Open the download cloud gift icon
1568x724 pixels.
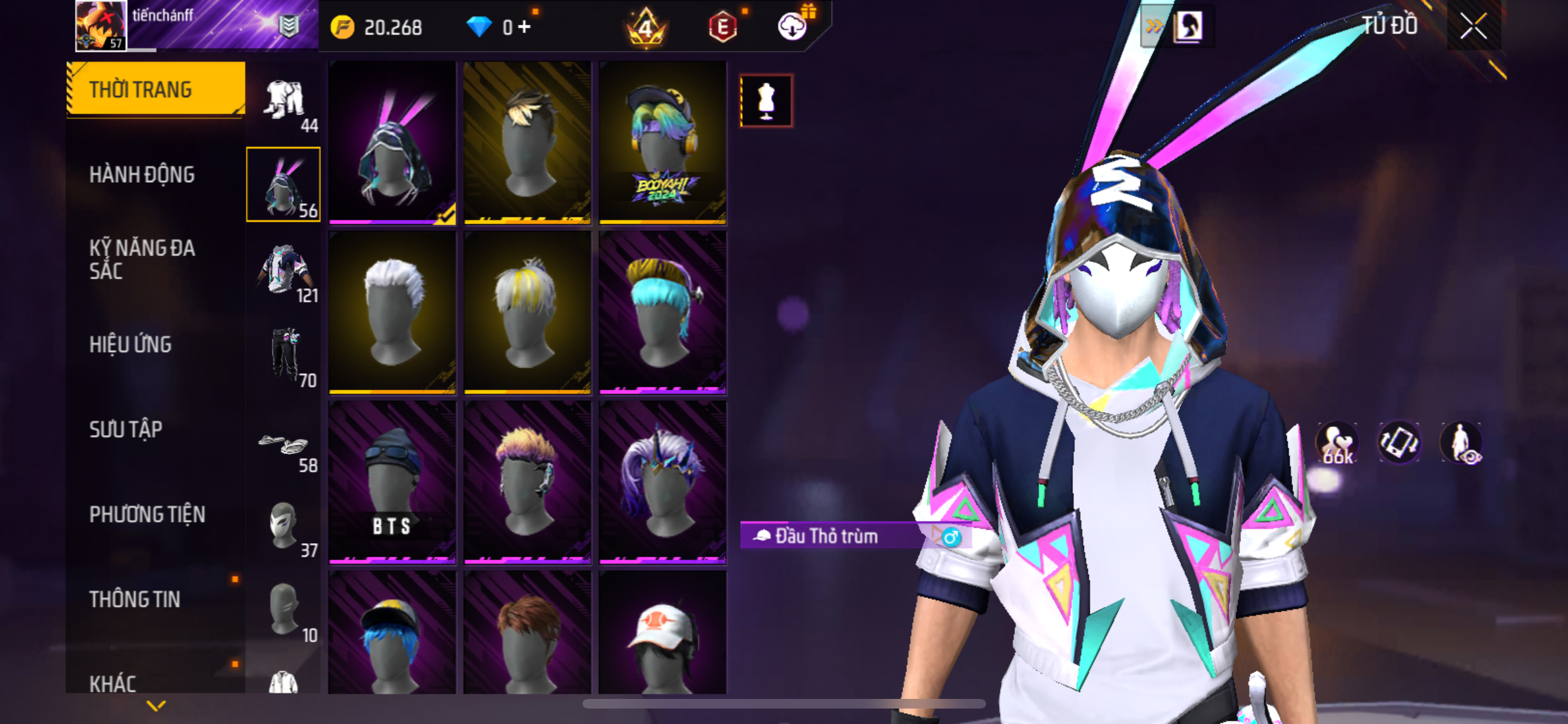pos(793,26)
